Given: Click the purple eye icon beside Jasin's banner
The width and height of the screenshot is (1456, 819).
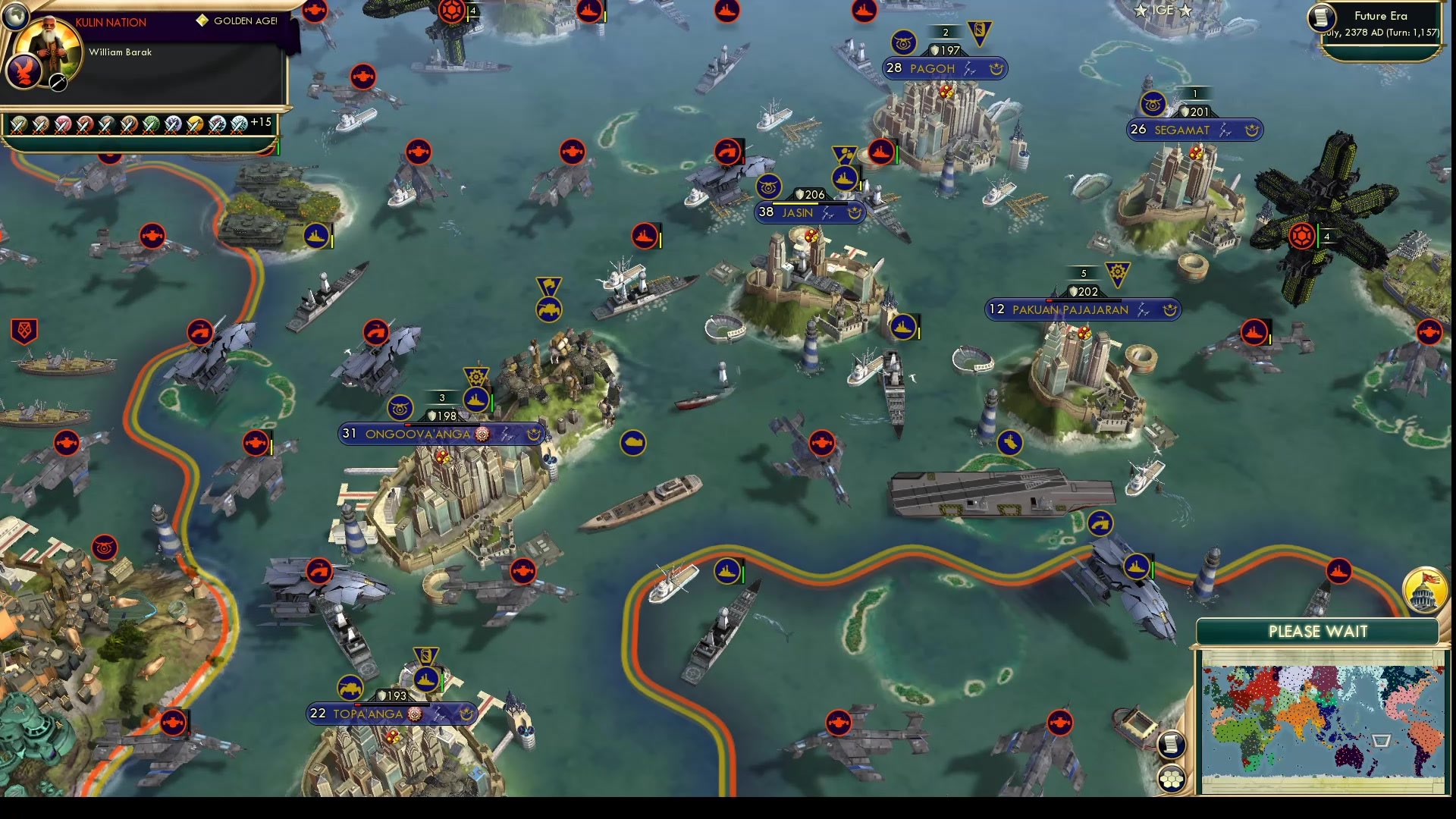Looking at the screenshot, I should [x=770, y=188].
